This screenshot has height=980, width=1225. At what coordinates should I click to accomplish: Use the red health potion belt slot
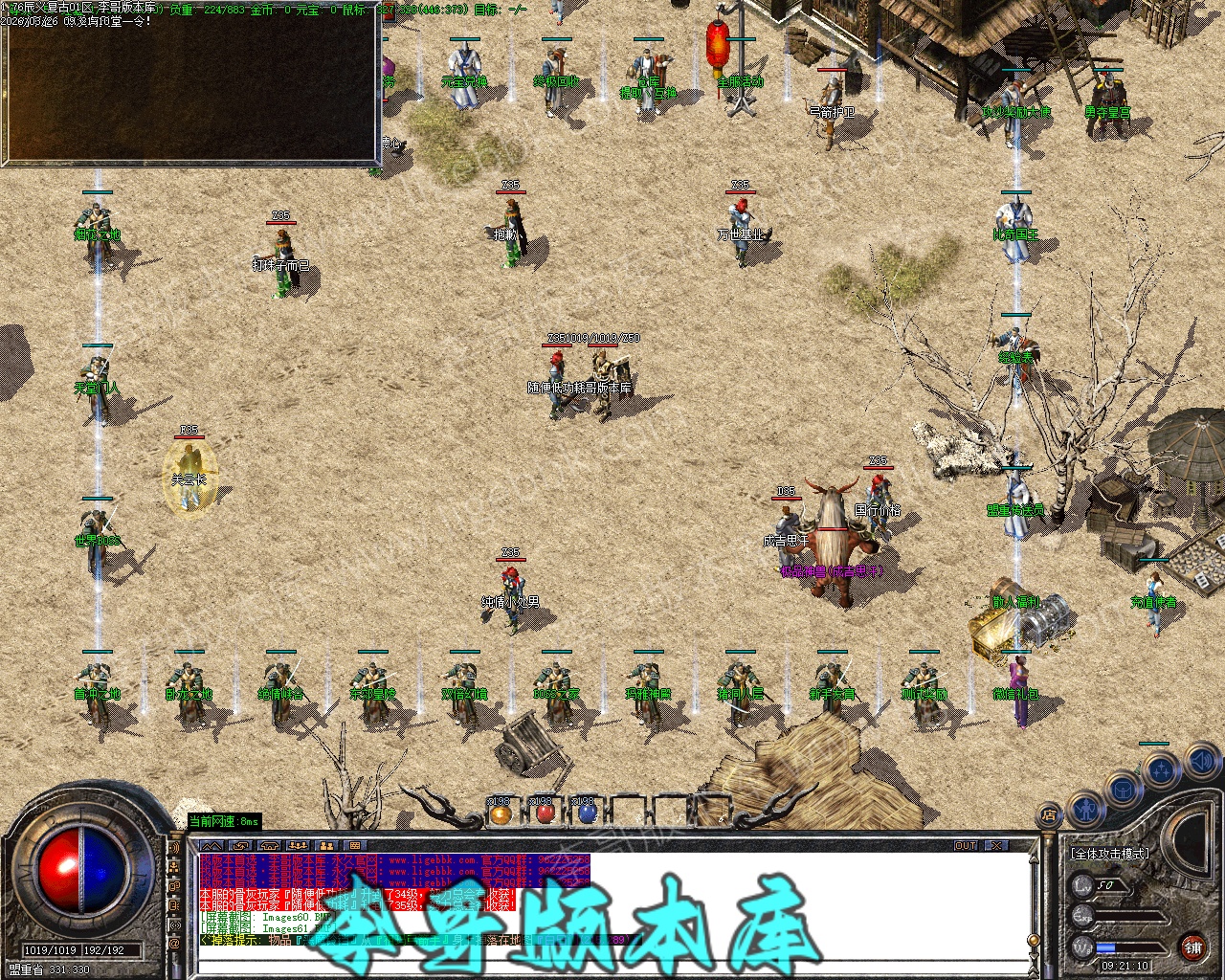tap(544, 814)
